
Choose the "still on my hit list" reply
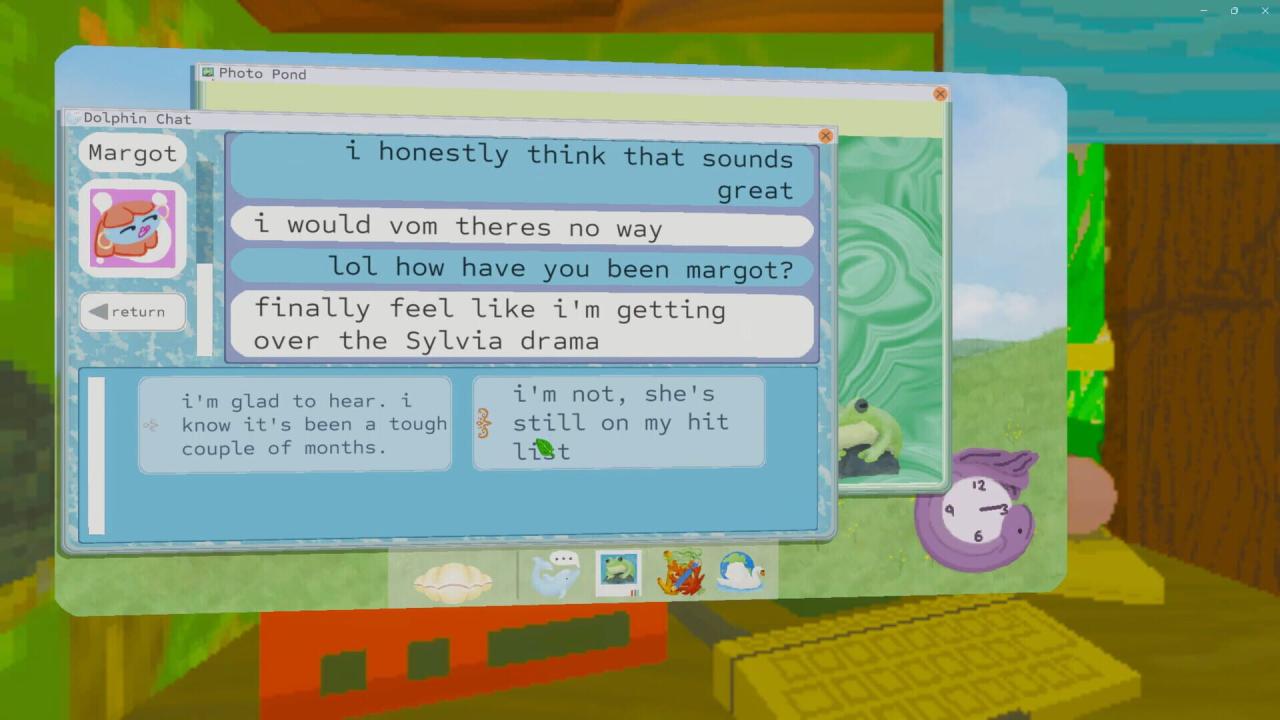(619, 422)
